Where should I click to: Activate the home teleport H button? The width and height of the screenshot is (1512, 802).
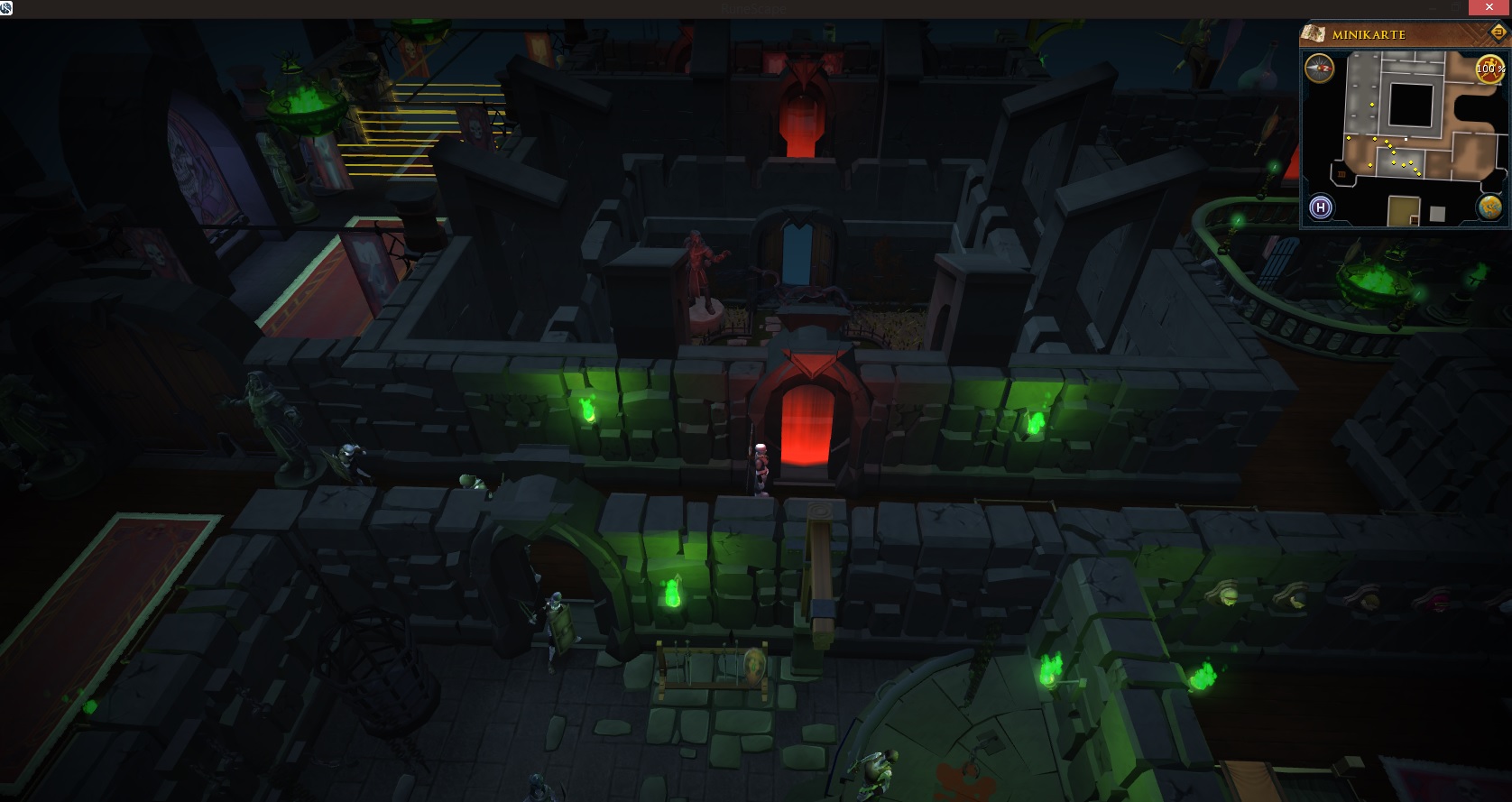[1321, 208]
